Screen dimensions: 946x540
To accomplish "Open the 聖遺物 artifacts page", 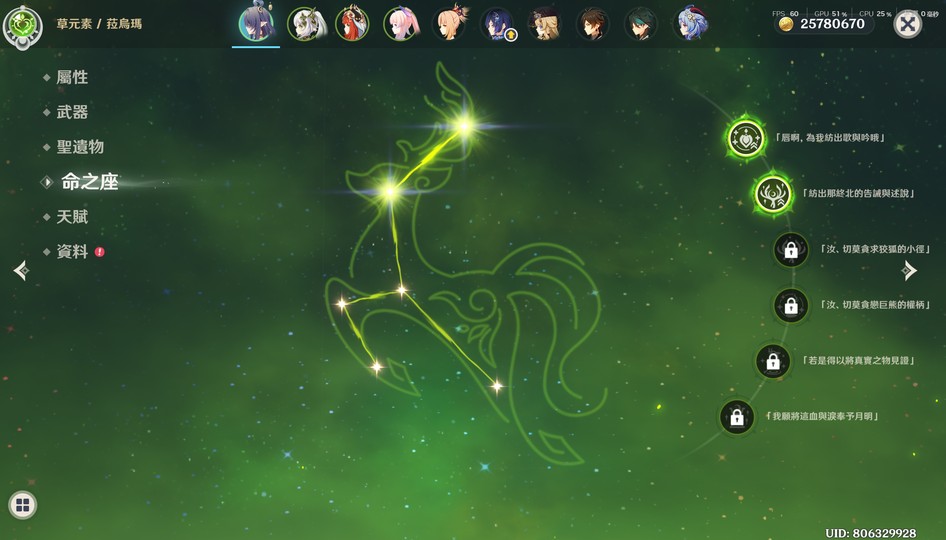I will pyautogui.click(x=79, y=147).
